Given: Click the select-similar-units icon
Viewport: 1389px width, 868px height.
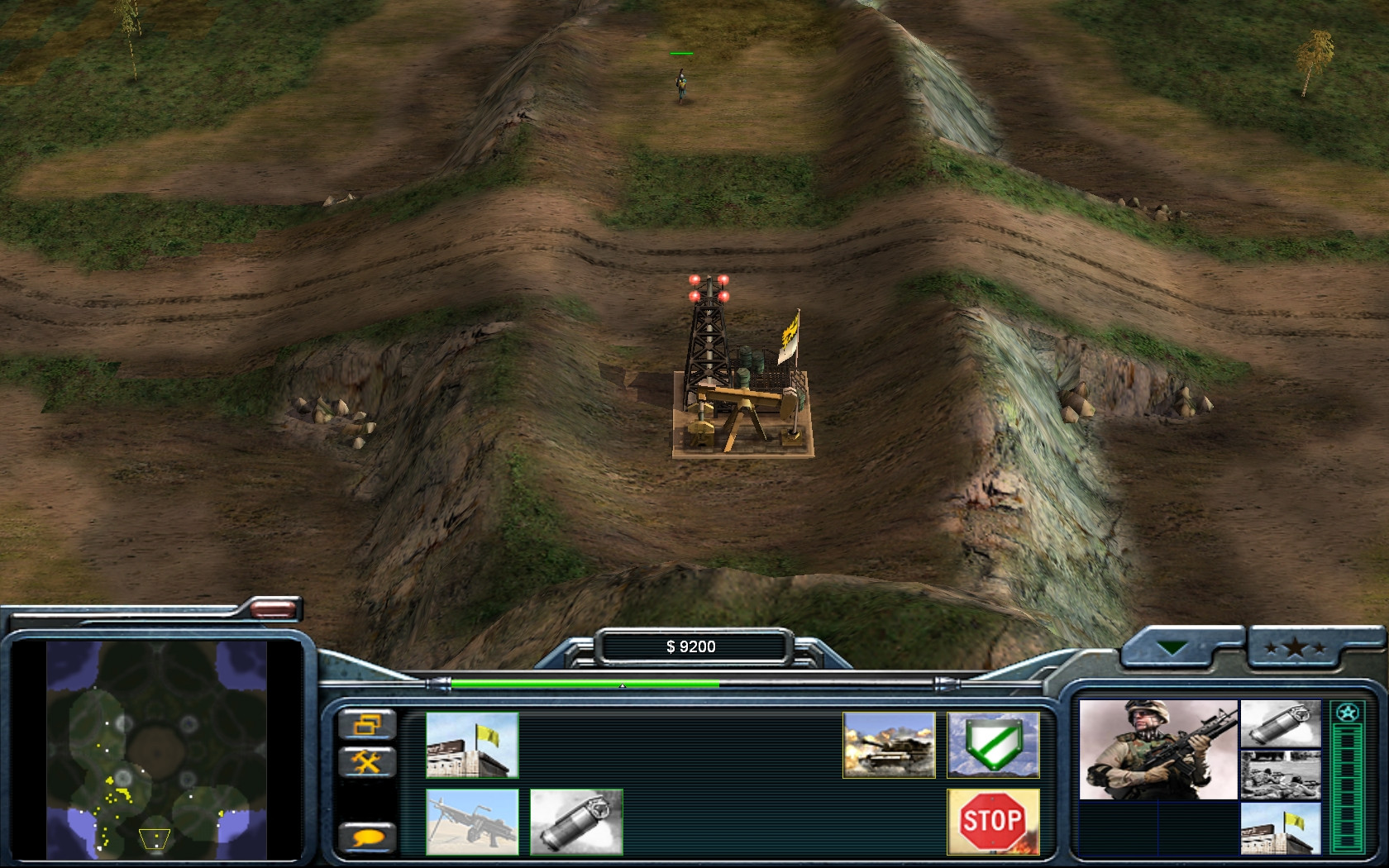Looking at the screenshot, I should pyautogui.click(x=369, y=723).
